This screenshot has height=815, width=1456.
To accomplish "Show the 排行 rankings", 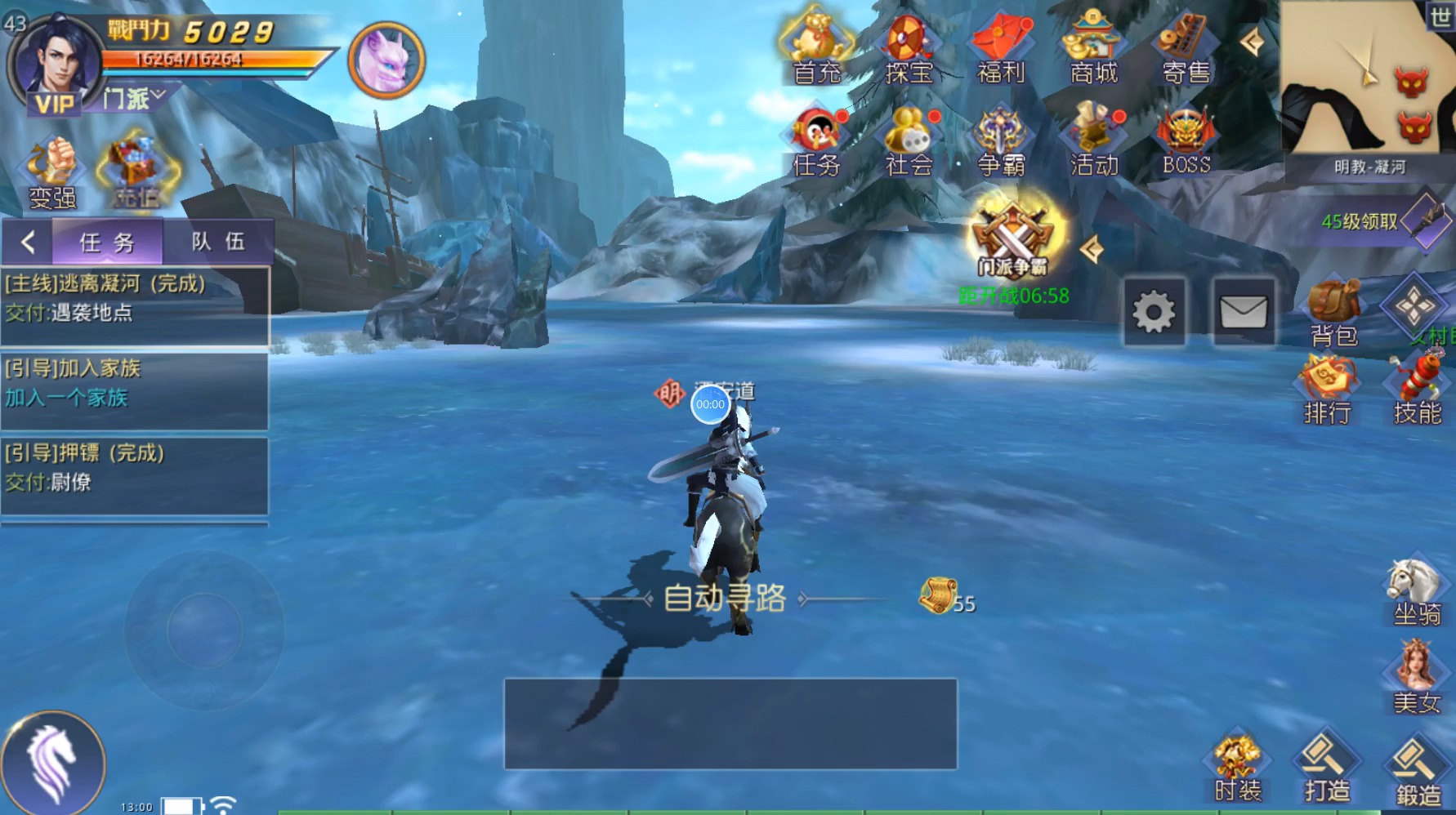I will tap(1327, 390).
